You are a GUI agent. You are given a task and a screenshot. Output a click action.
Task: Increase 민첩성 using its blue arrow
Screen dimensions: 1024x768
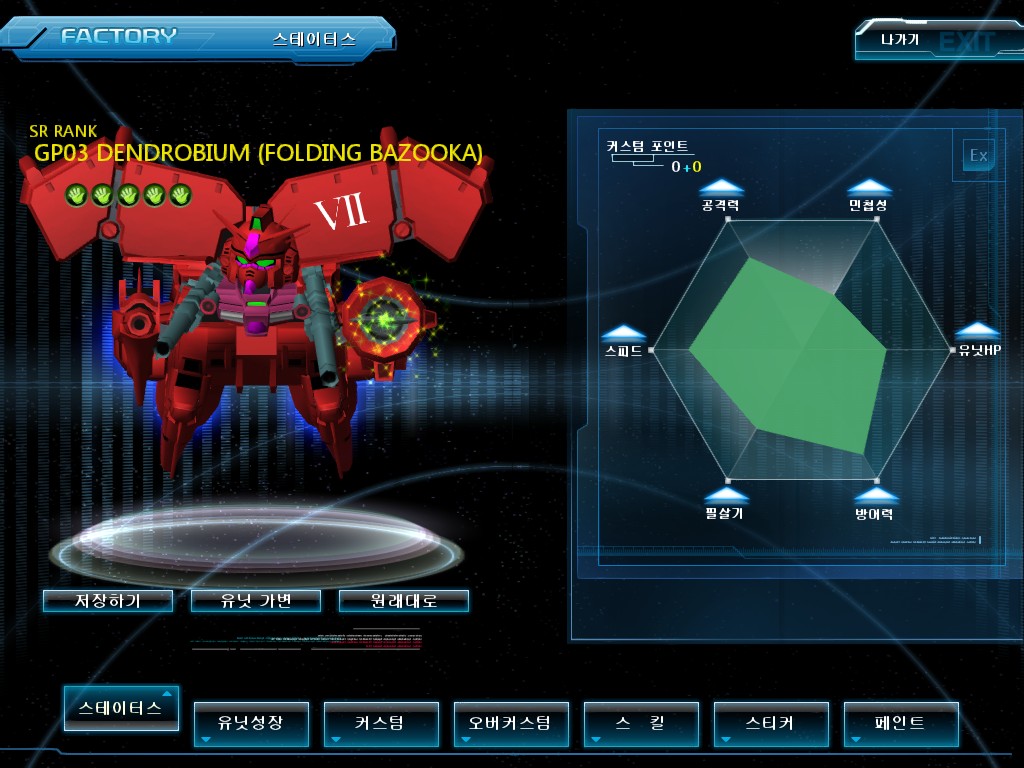tap(869, 187)
